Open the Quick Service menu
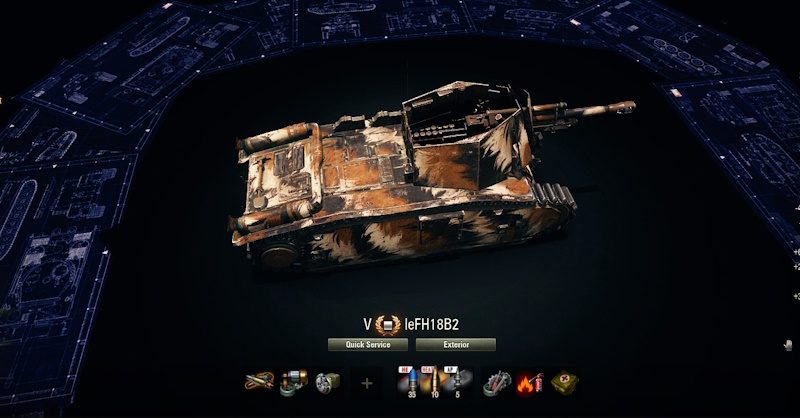This screenshot has height=418, width=800. (368, 344)
